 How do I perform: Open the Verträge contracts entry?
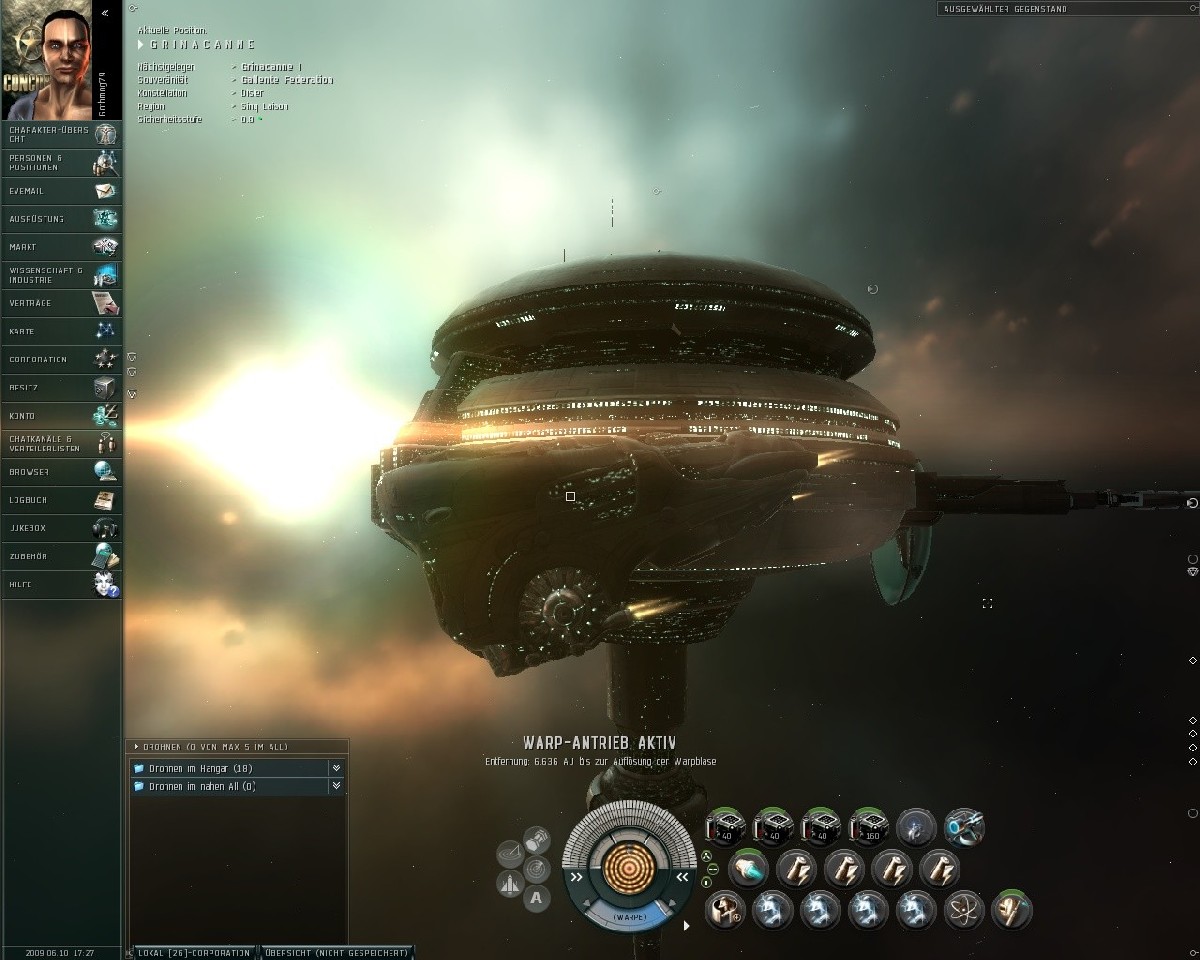61,302
